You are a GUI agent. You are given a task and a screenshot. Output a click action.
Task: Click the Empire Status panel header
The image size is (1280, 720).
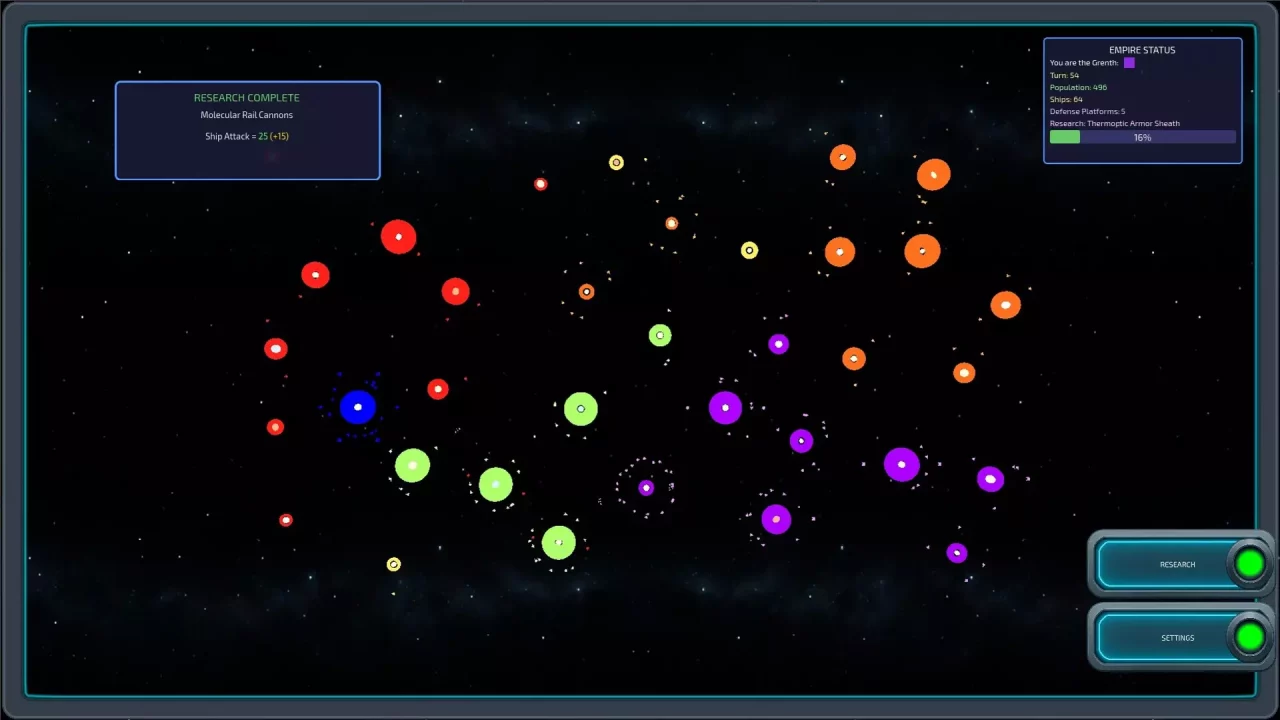pos(1142,49)
